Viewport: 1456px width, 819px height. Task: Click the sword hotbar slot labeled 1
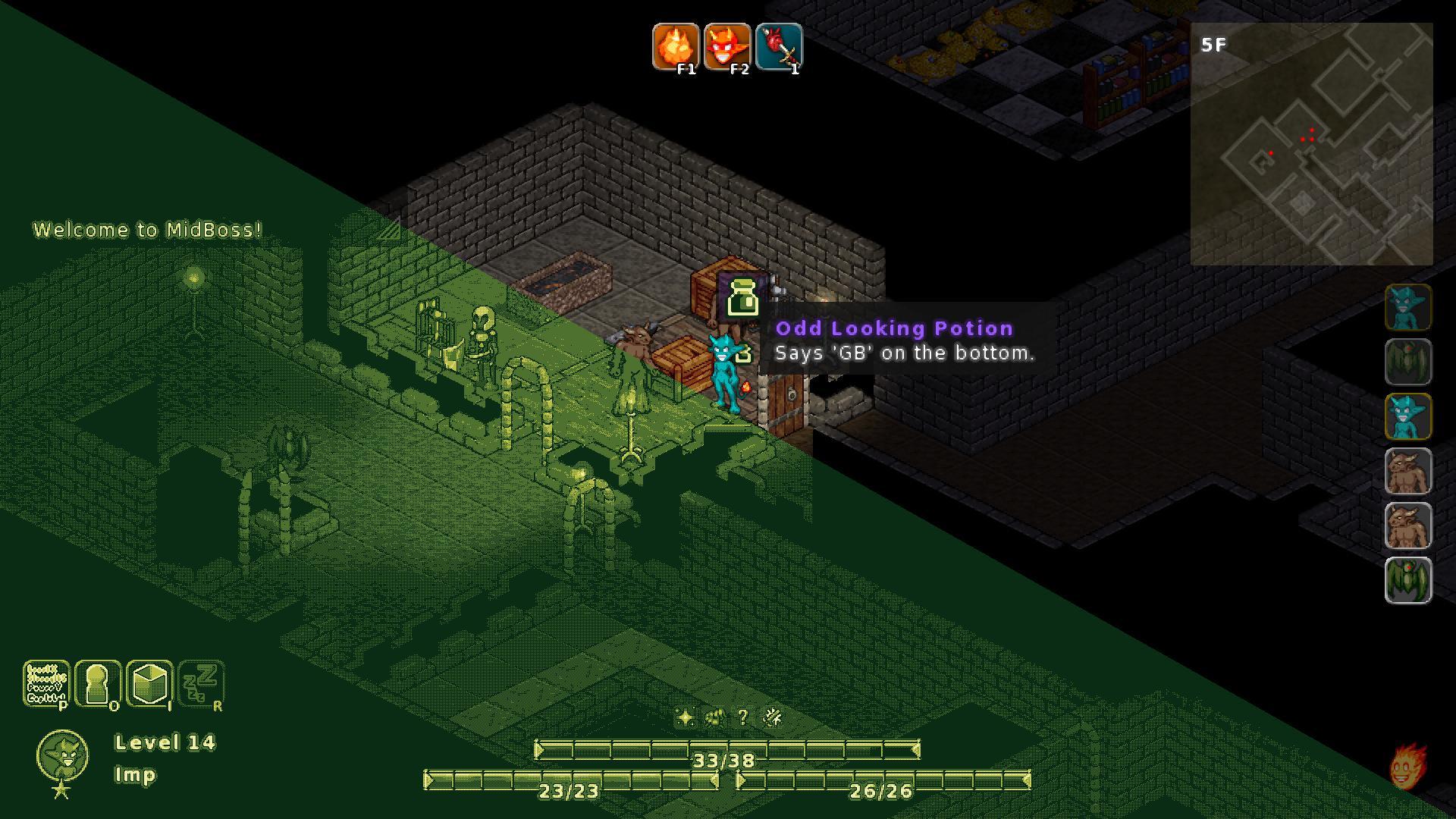(x=779, y=48)
